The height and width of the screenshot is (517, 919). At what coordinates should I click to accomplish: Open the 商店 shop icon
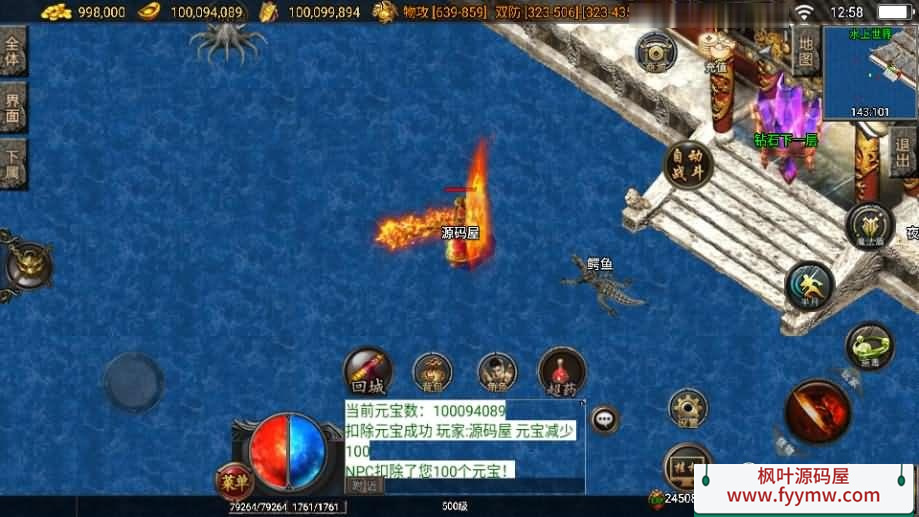coord(656,53)
